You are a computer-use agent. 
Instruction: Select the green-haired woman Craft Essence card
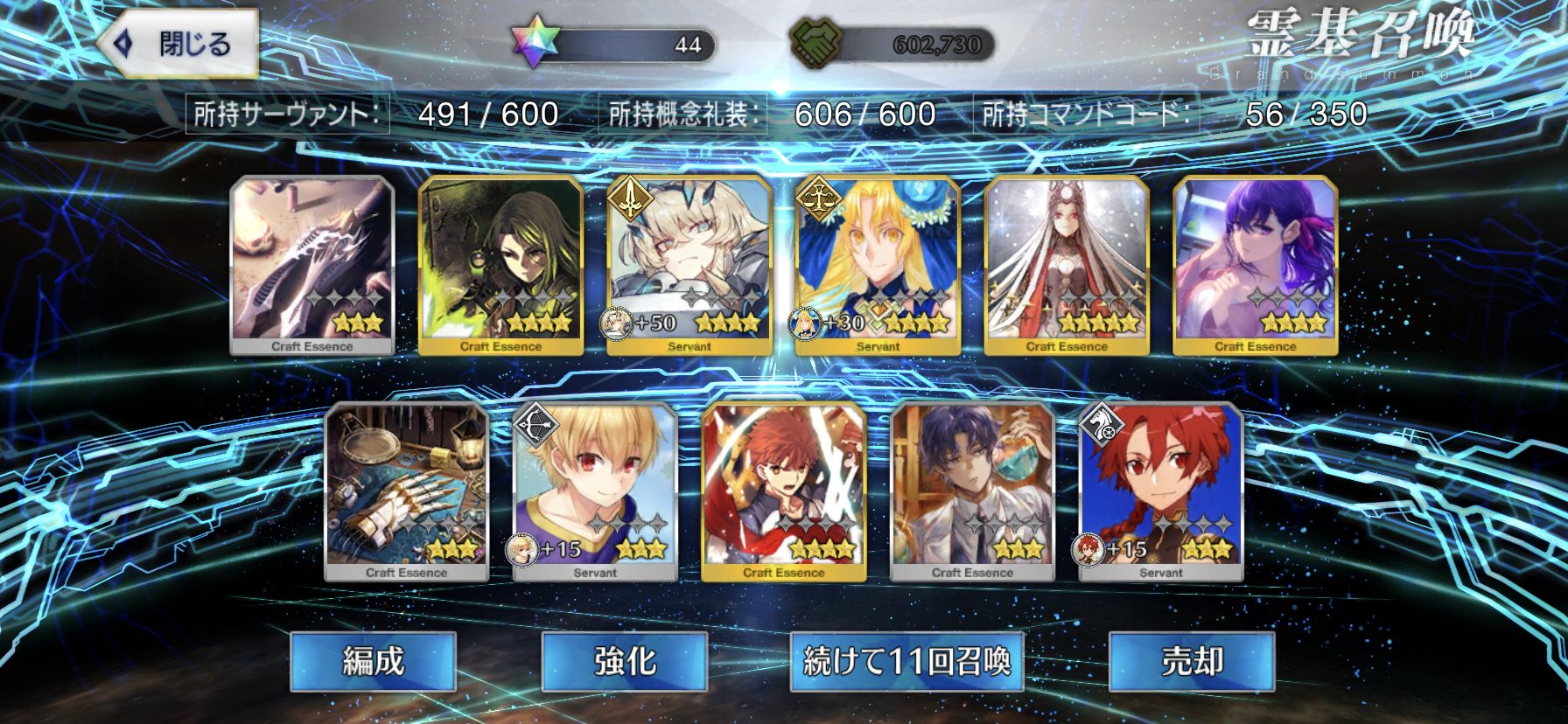[500, 264]
